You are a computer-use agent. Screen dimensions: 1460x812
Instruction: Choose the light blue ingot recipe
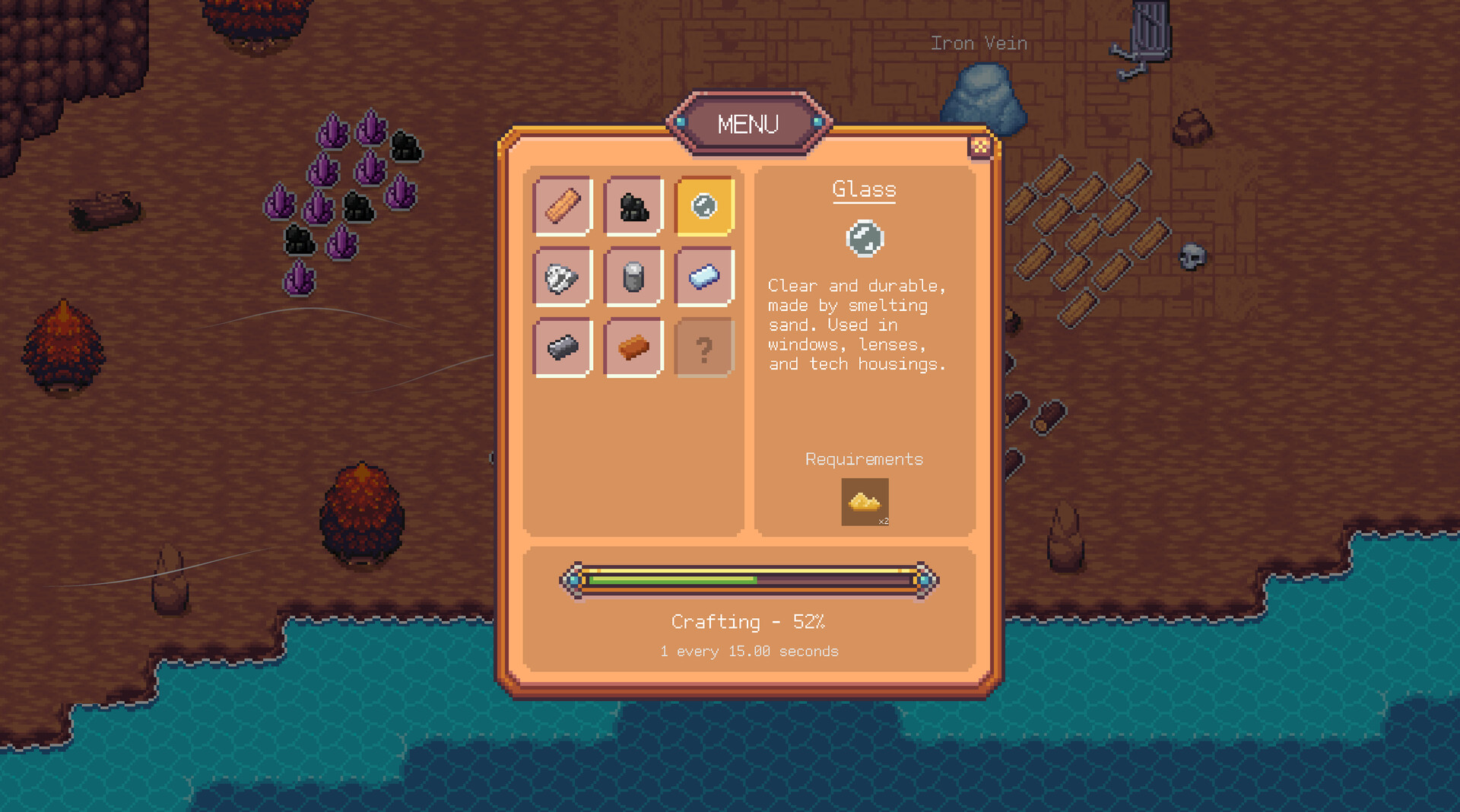point(704,277)
